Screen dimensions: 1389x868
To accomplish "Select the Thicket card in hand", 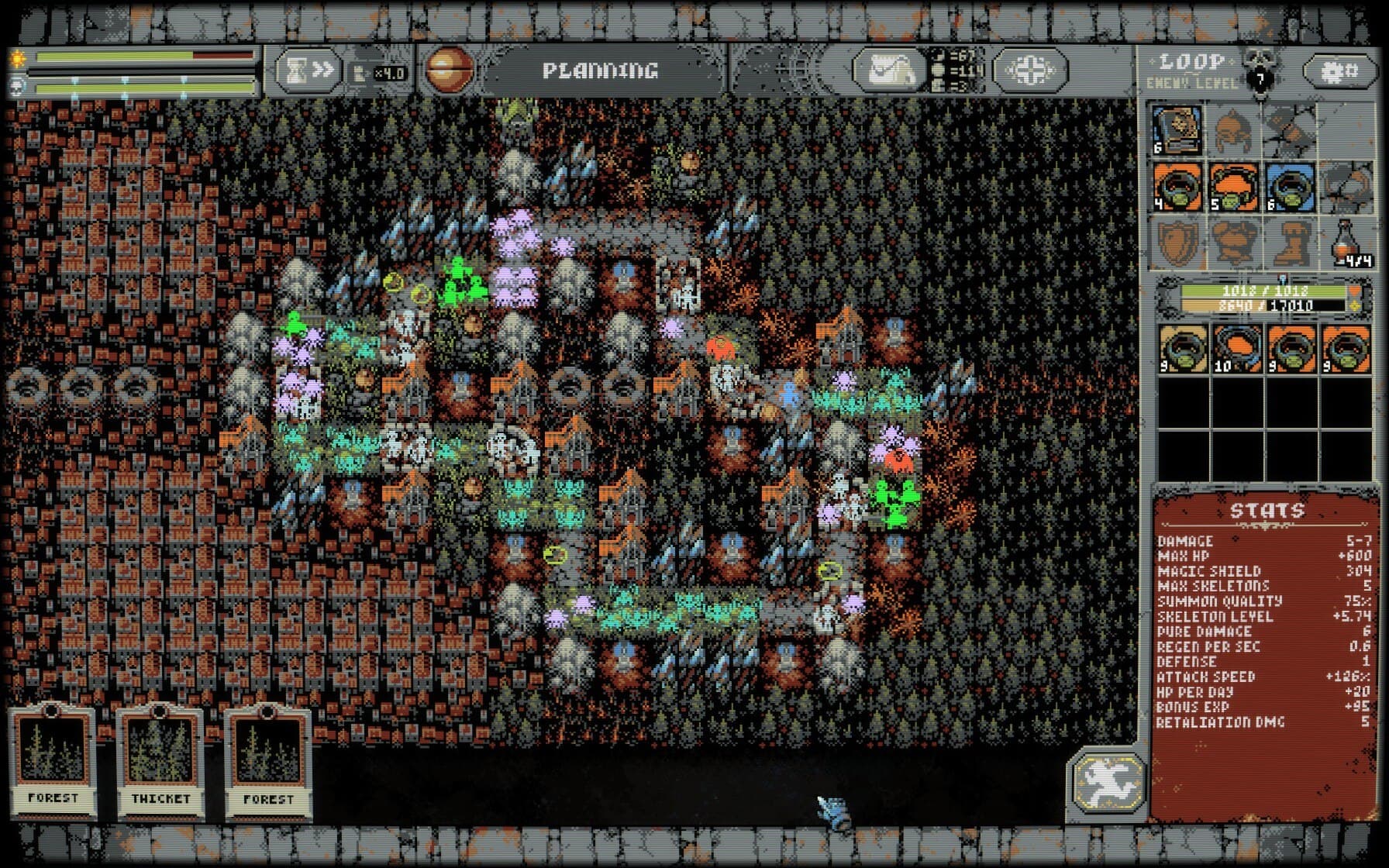I will coord(160,762).
